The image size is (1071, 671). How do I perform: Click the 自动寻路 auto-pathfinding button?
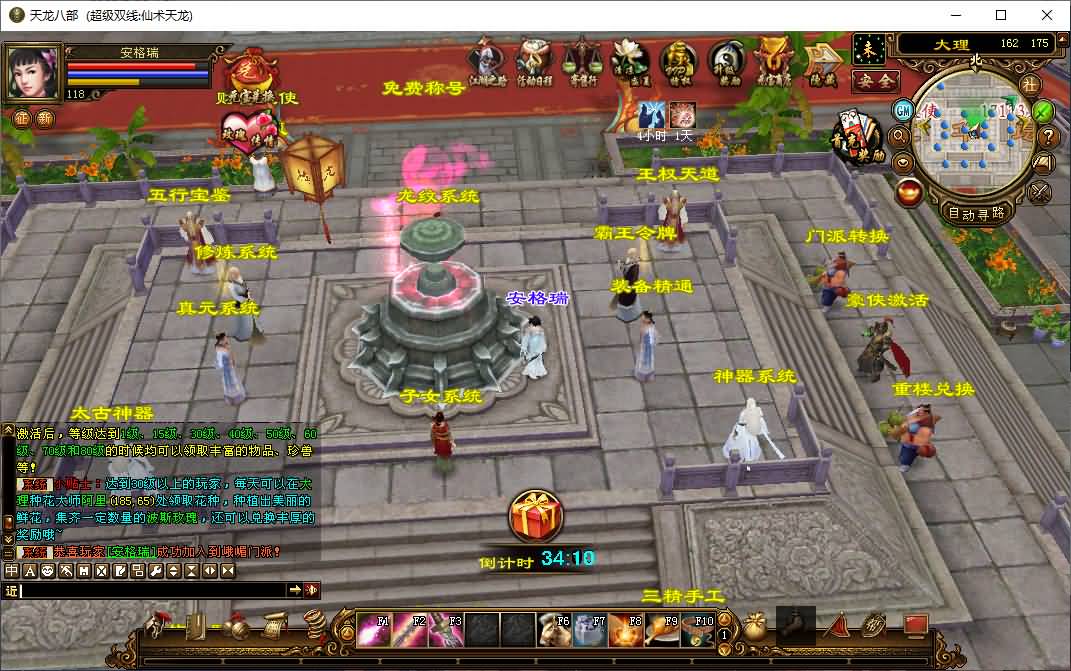(976, 212)
